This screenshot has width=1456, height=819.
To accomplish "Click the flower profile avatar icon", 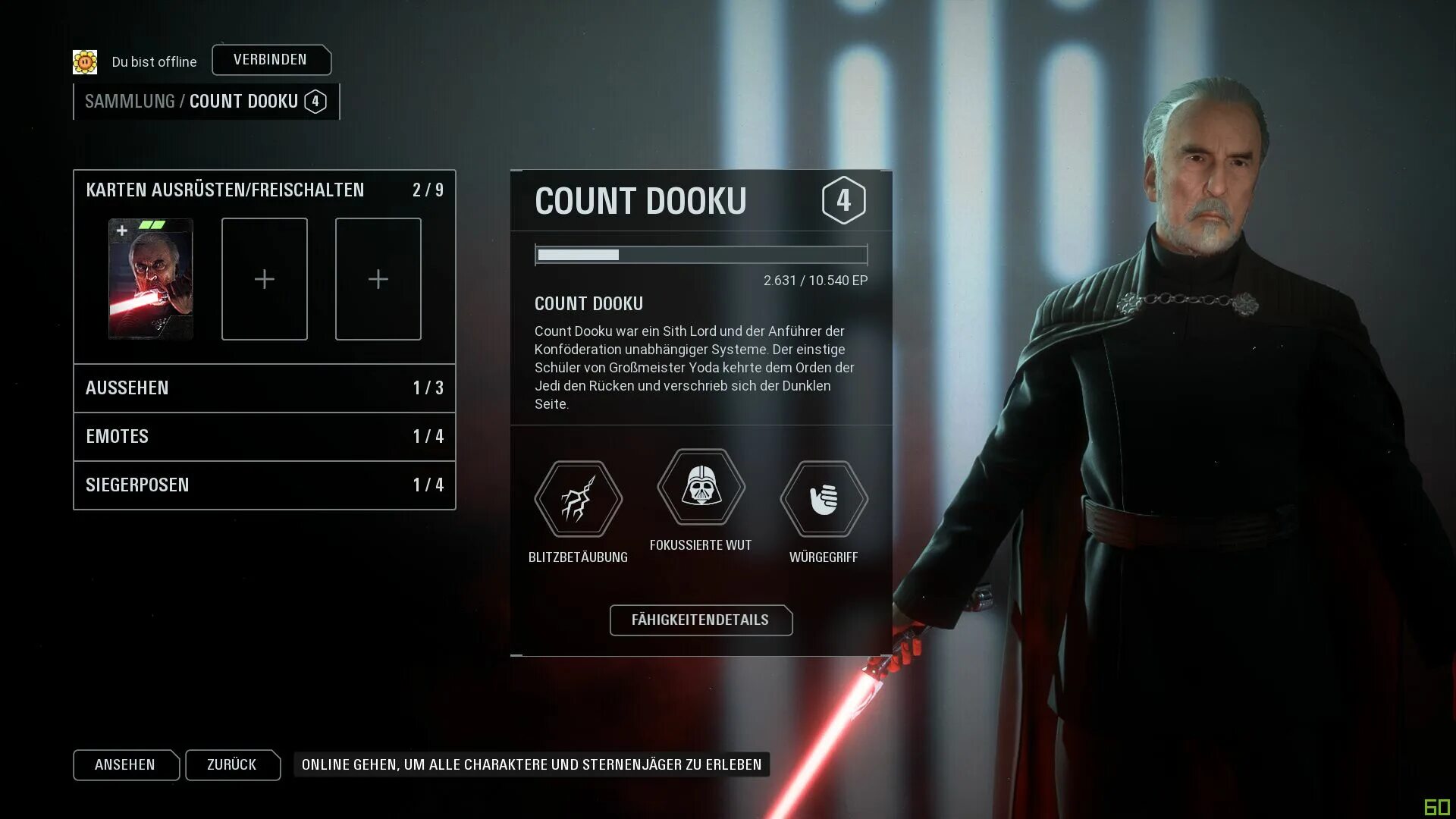I will point(85,62).
